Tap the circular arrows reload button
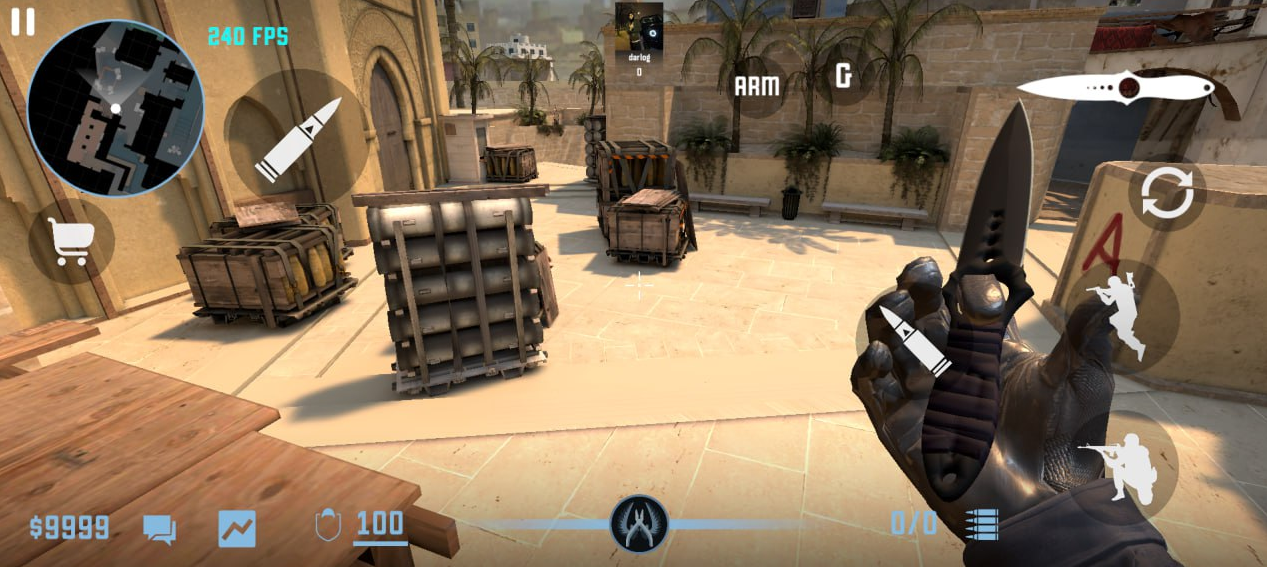This screenshot has width=1267, height=567. [1167, 194]
